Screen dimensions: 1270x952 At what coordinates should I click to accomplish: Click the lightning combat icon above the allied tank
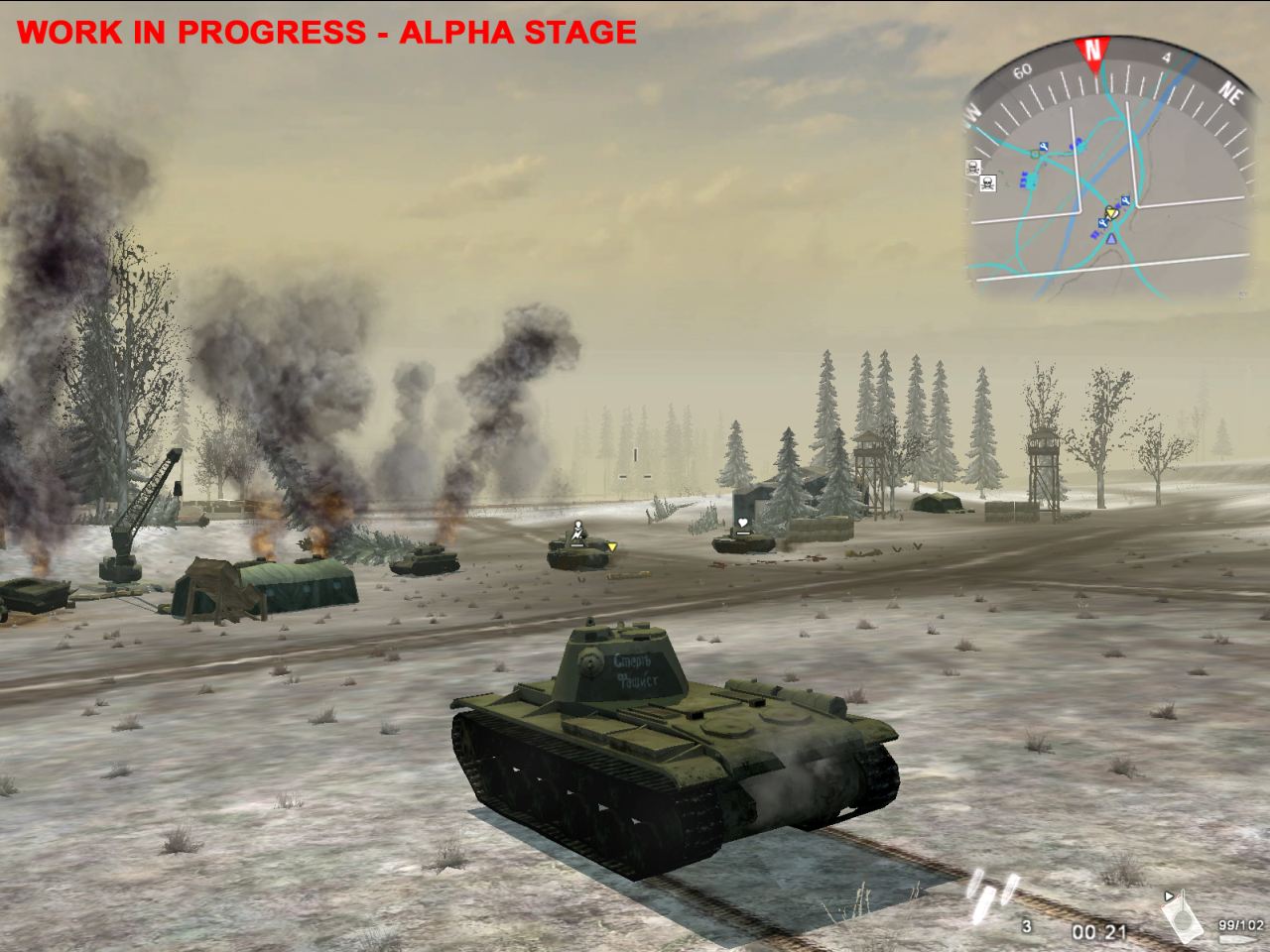577,533
